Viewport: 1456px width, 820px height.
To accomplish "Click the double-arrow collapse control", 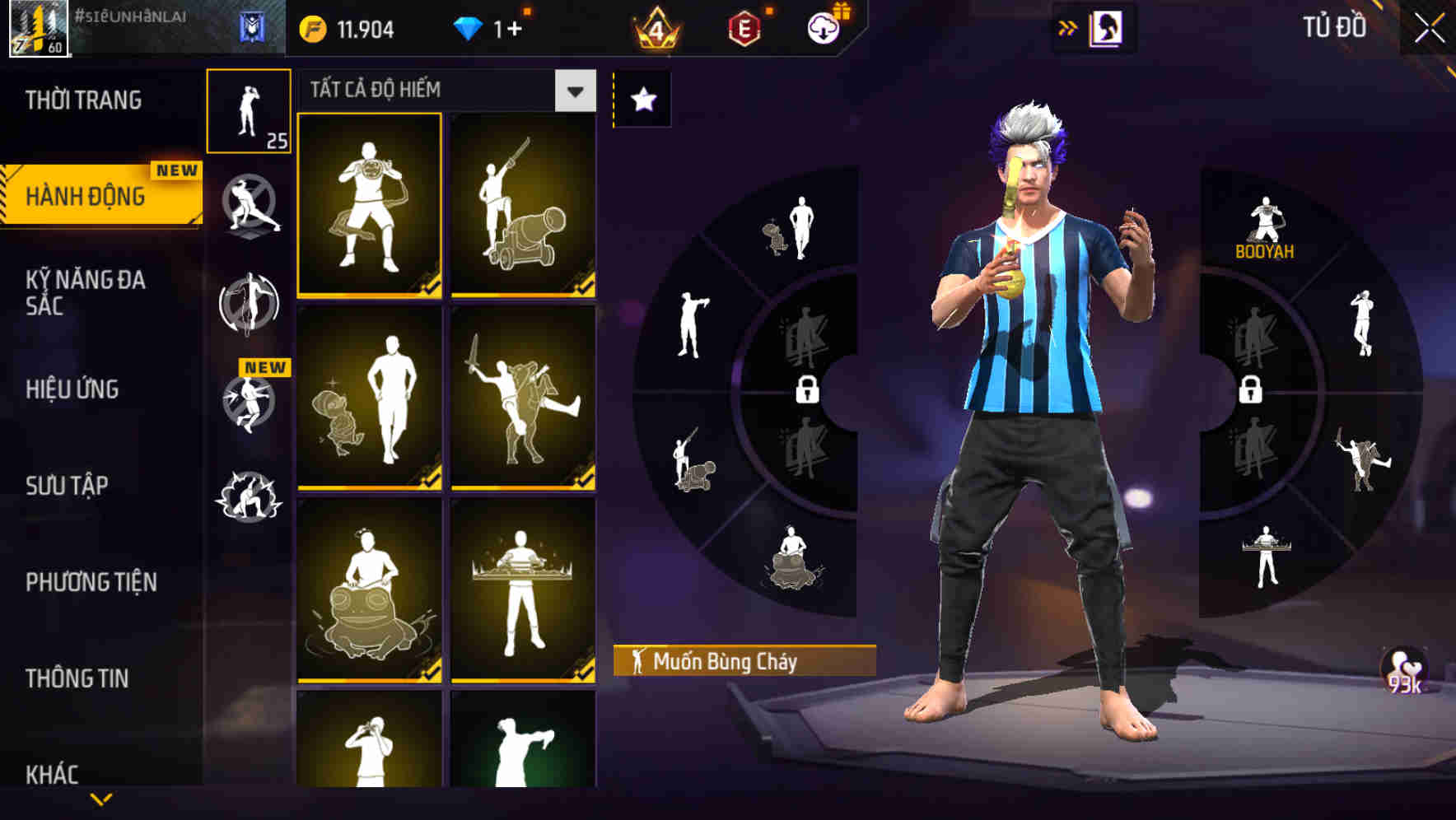I will tap(1066, 27).
